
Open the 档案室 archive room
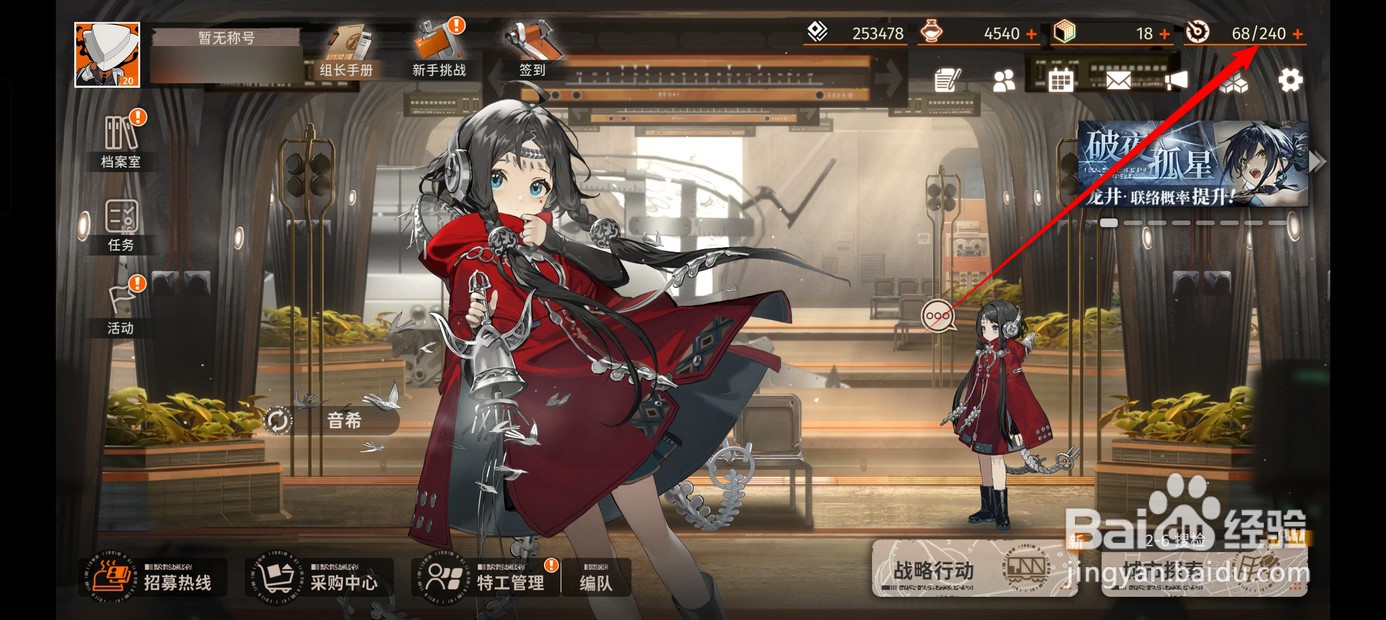click(x=121, y=141)
